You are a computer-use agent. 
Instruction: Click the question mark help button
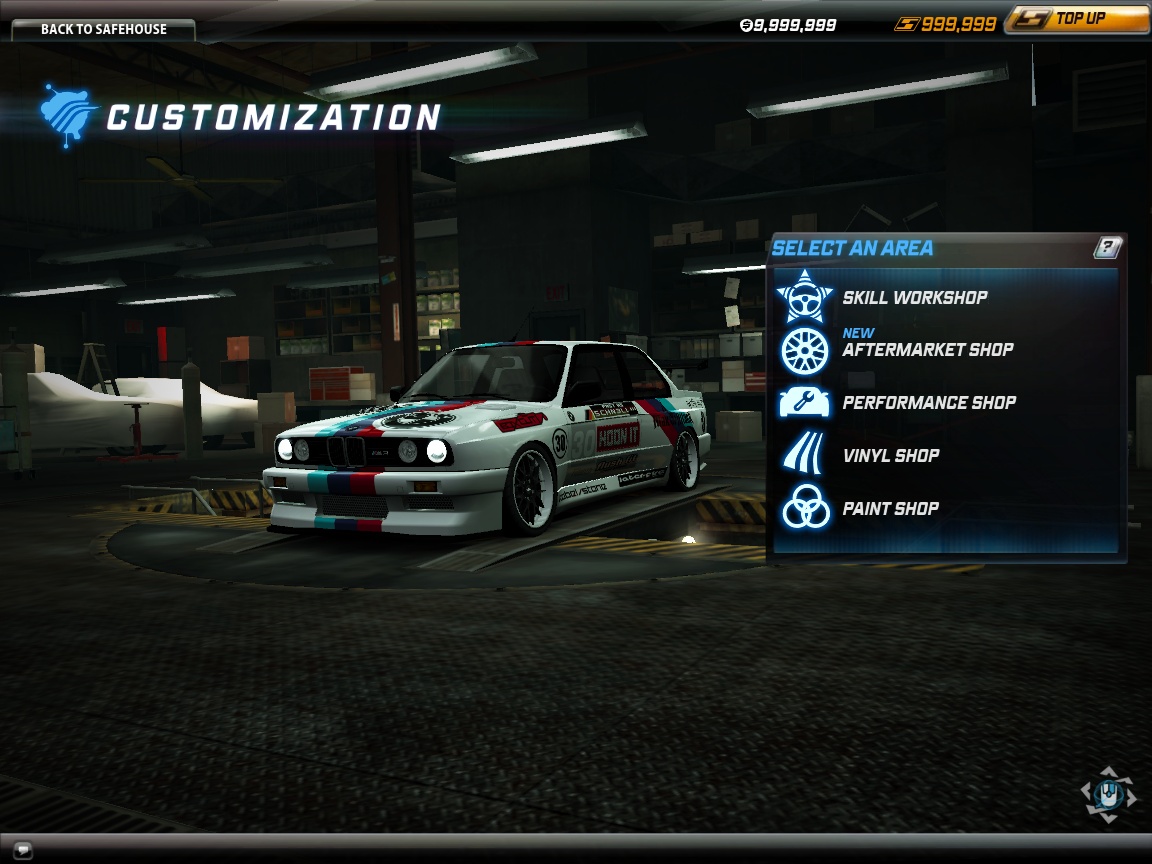[1107, 248]
